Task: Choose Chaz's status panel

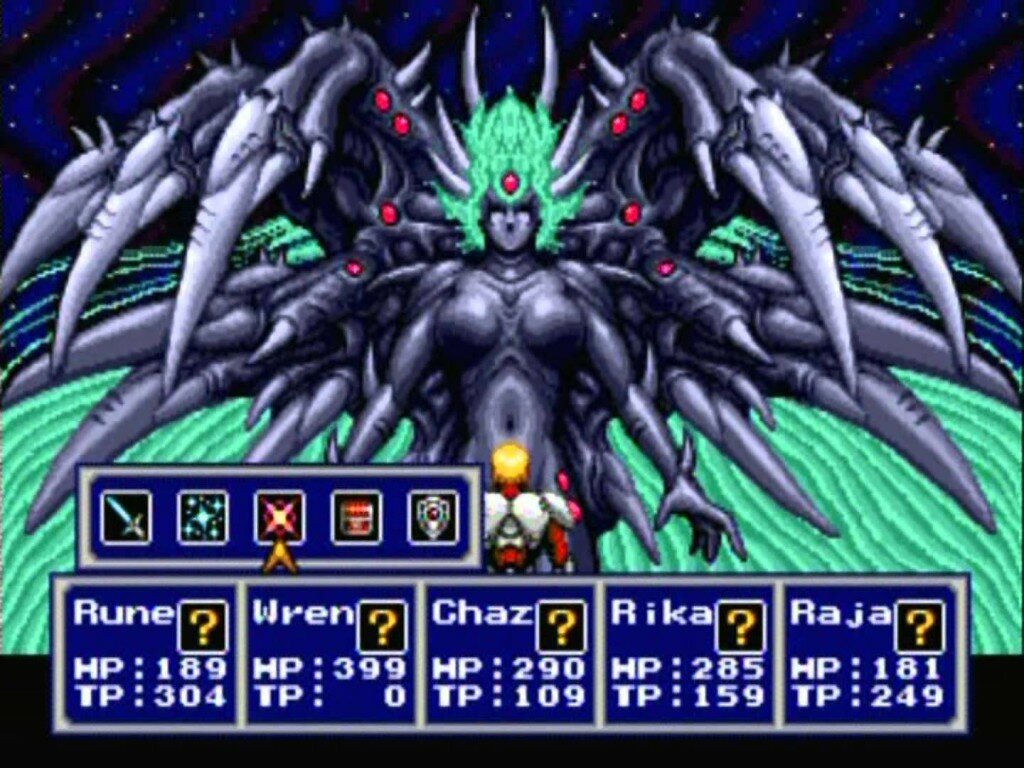Action: (508, 653)
